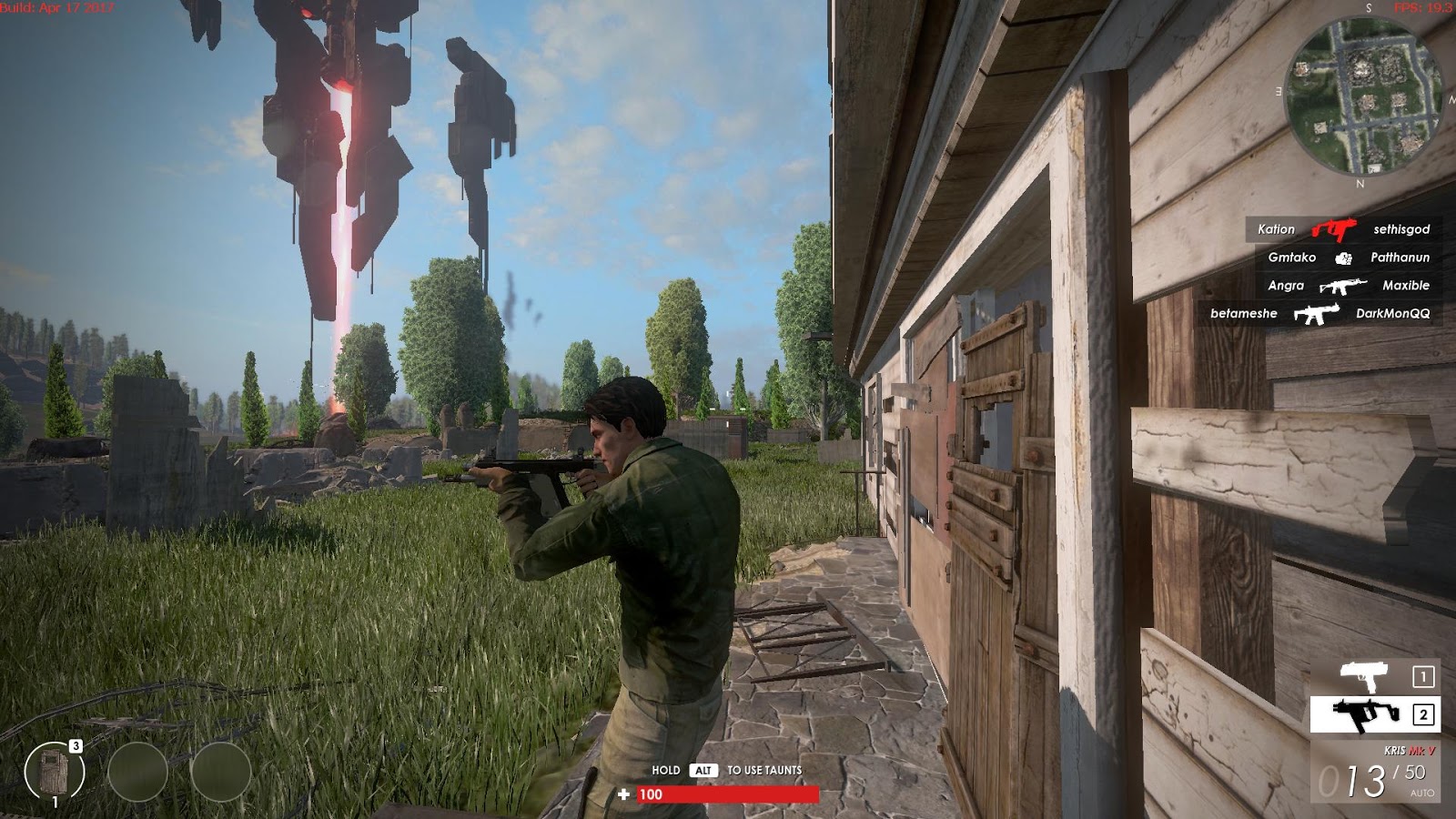Click the N compass letter on the minimap

click(x=1360, y=181)
